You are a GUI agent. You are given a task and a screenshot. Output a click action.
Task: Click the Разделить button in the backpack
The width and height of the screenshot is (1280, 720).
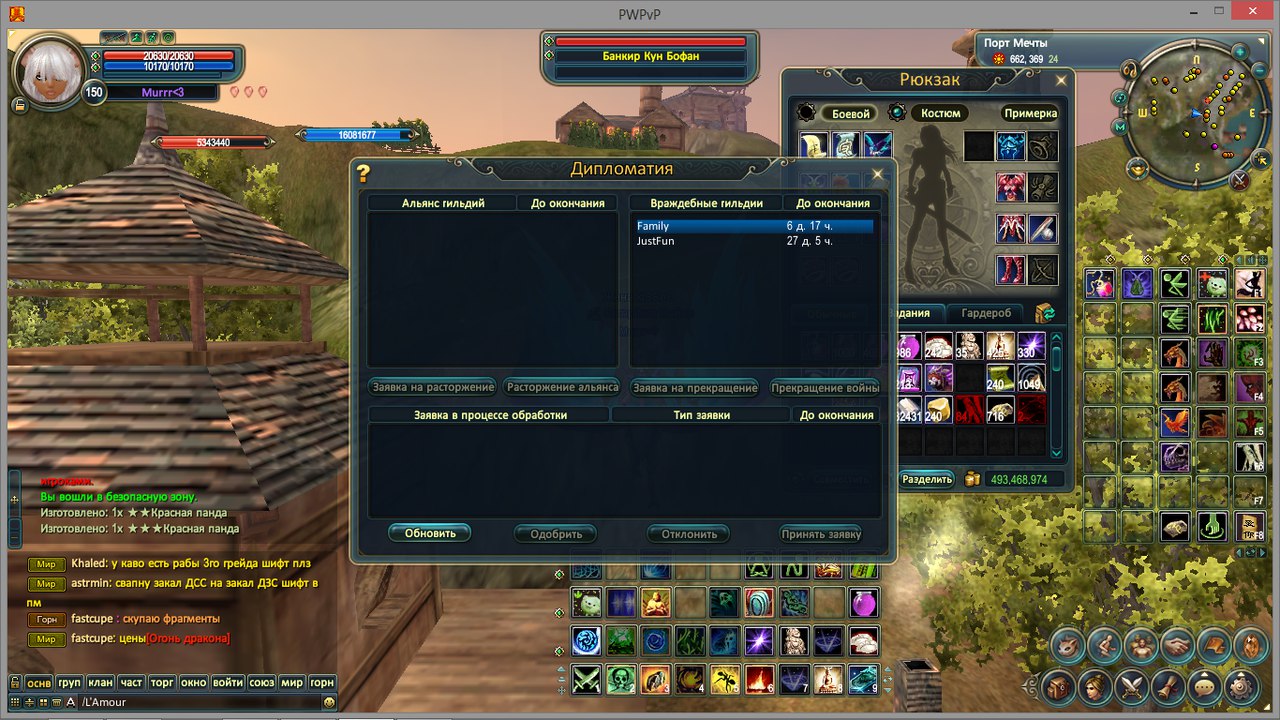pos(927,480)
